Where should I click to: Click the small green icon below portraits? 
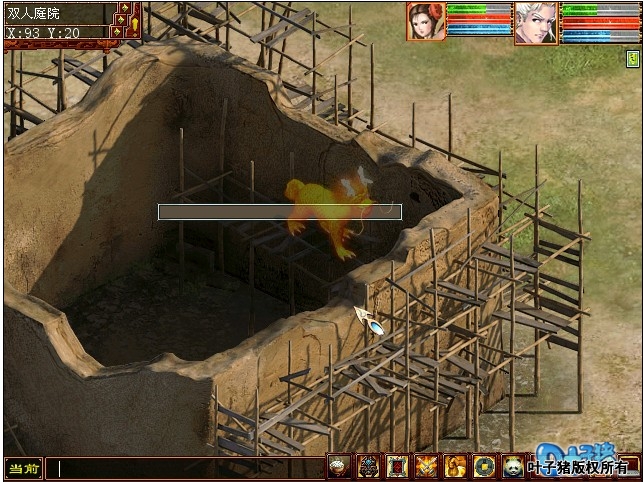coord(632,60)
